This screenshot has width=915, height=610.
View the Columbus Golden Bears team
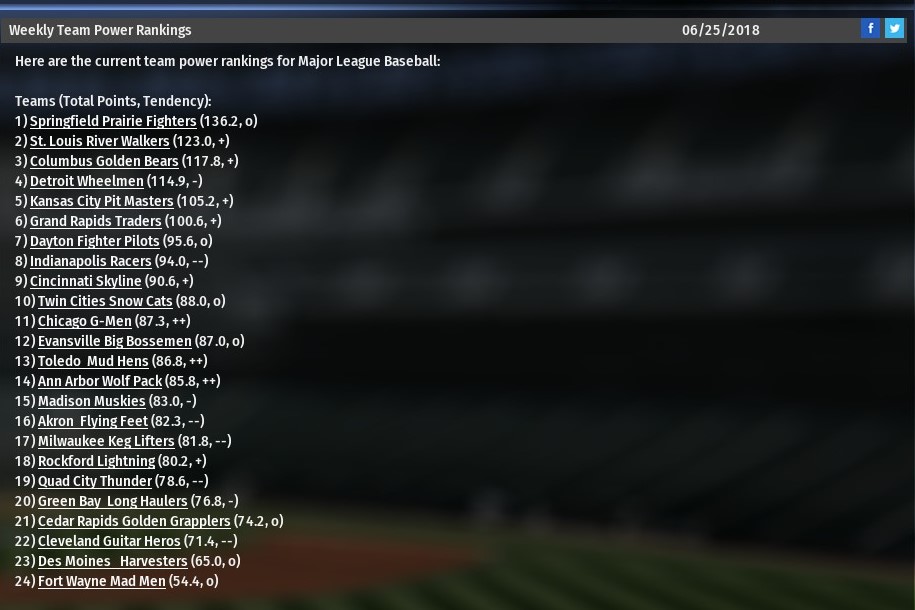point(104,161)
